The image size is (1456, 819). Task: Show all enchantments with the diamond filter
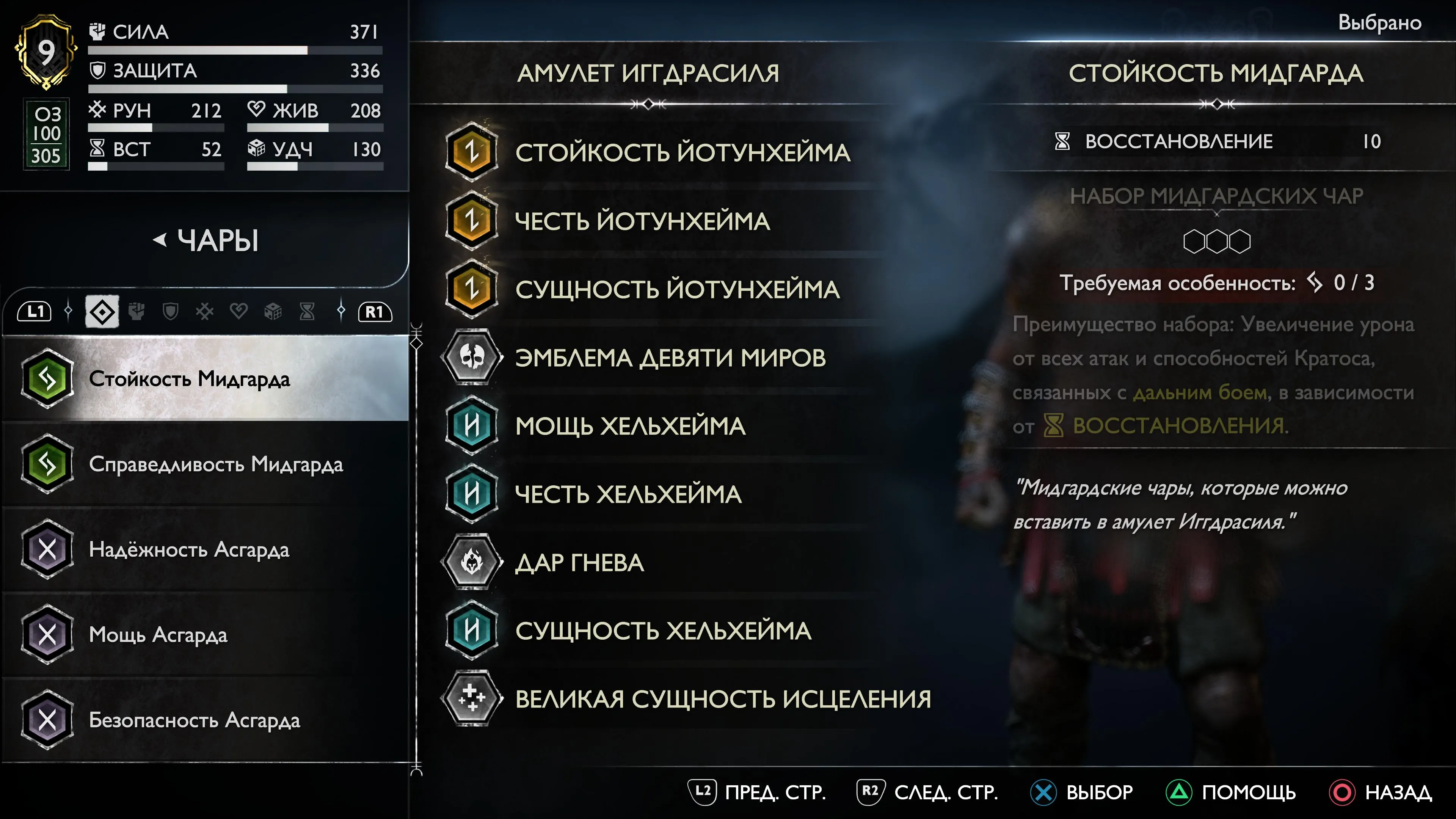[102, 311]
